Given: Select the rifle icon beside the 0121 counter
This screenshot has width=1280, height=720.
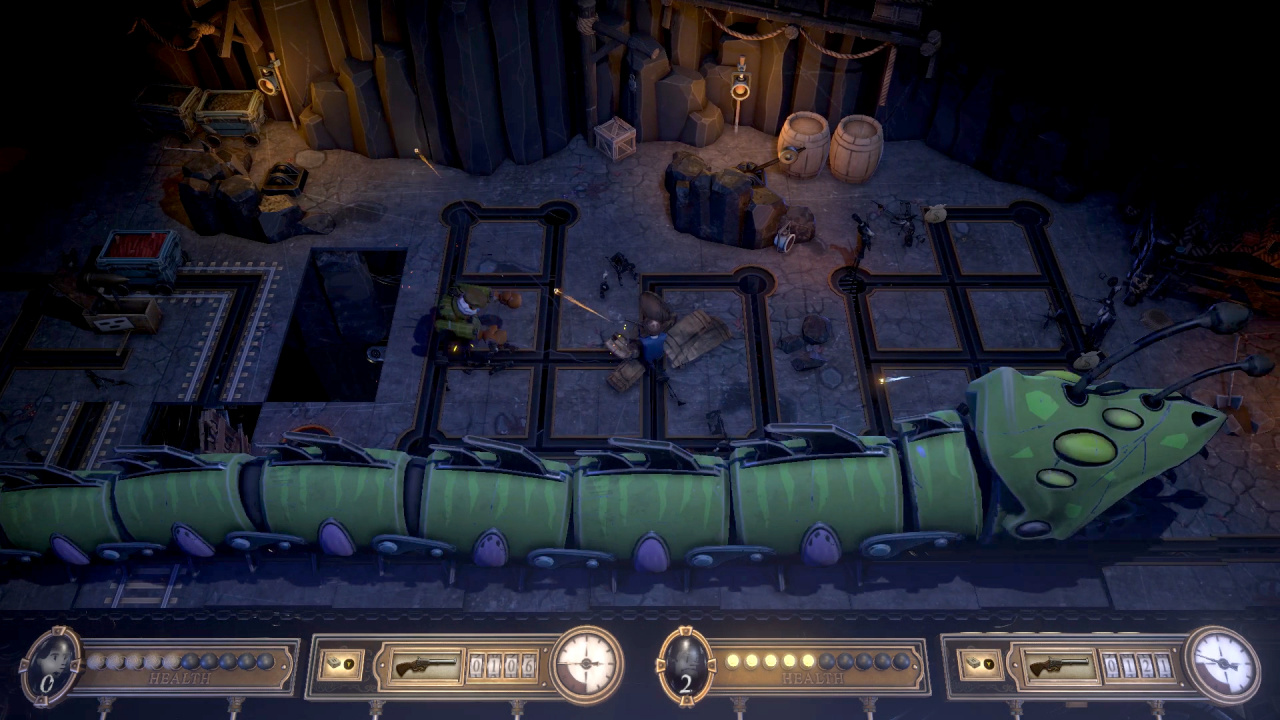Looking at the screenshot, I should click(x=1057, y=666).
